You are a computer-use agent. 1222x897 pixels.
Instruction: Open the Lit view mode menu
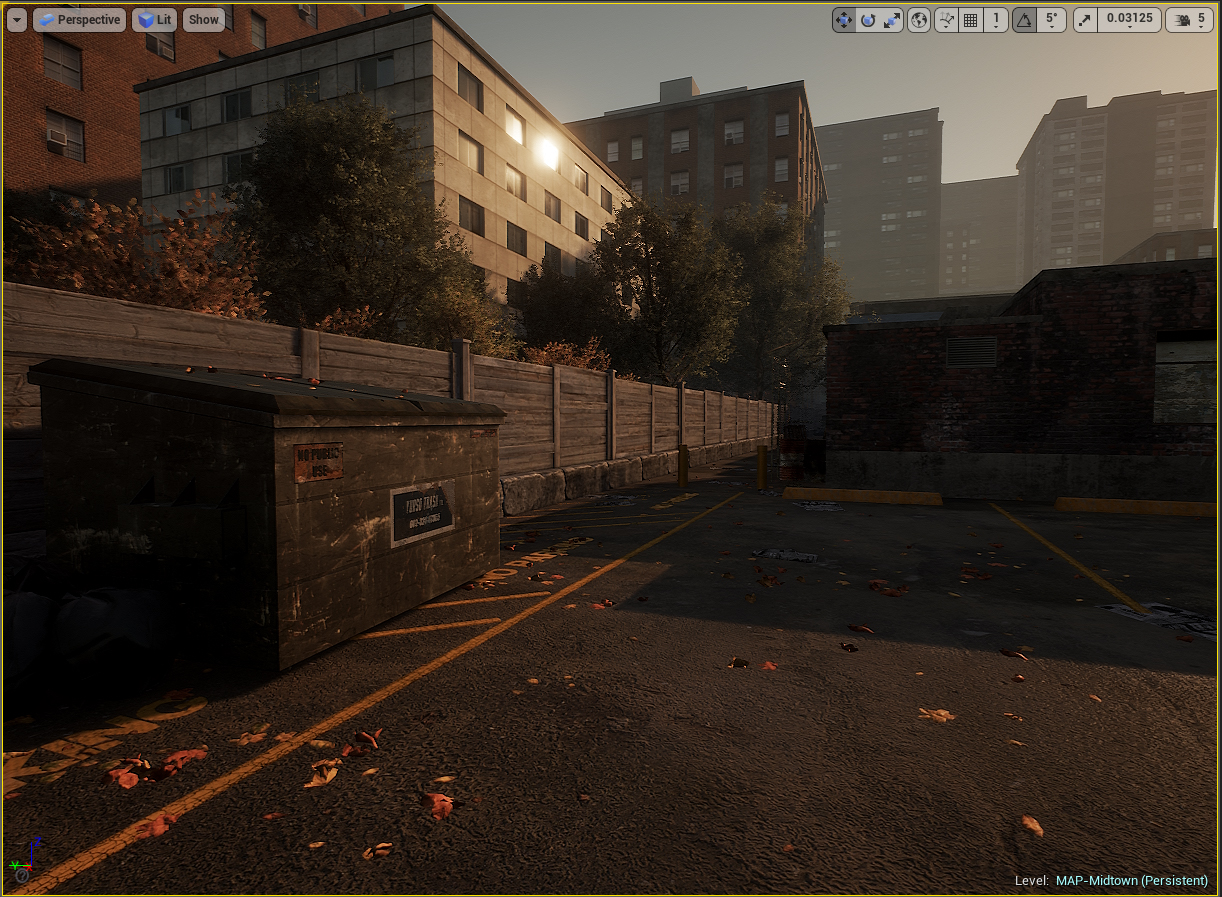tap(154, 20)
